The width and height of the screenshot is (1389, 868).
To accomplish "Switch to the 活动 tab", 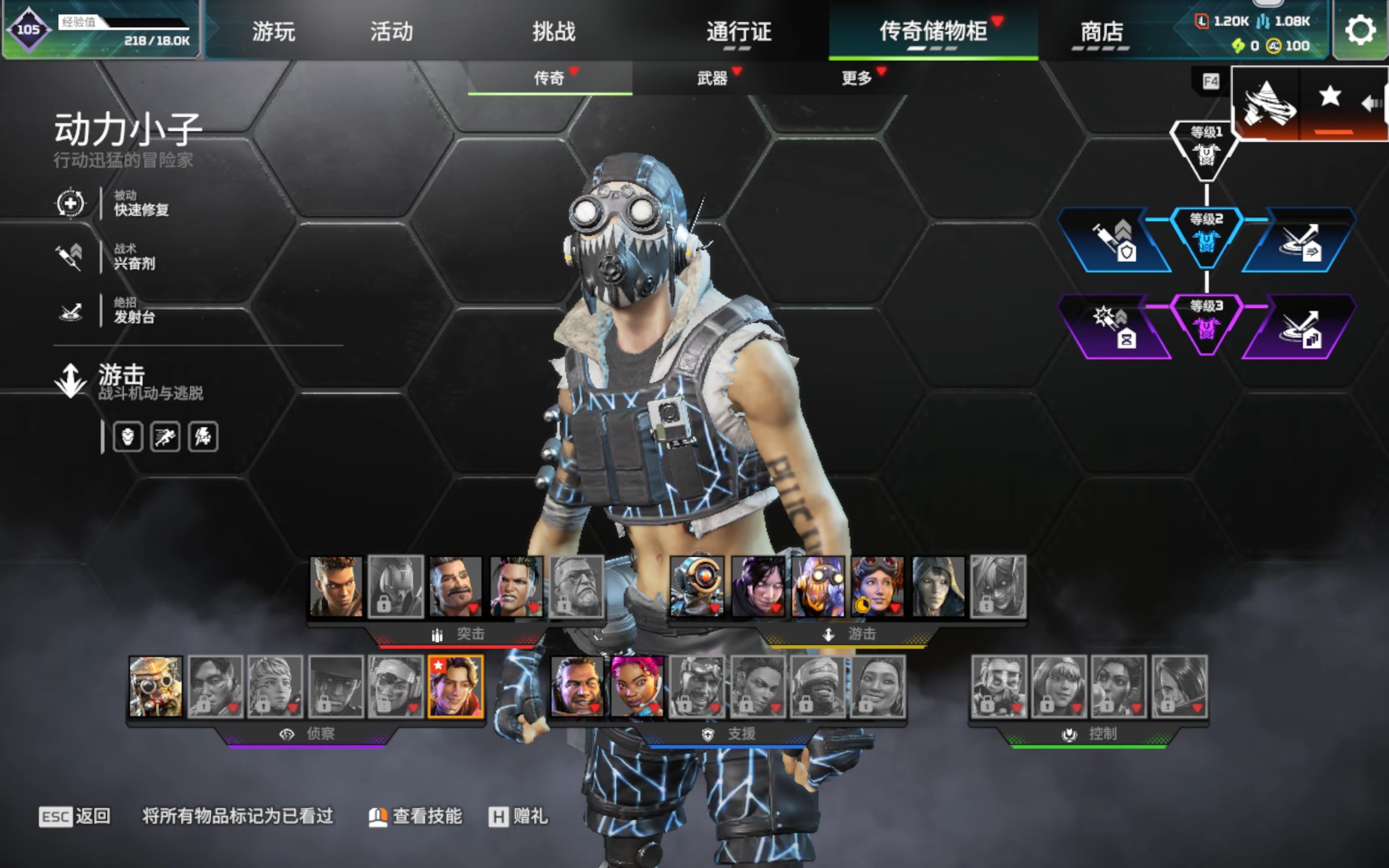I will tap(392, 31).
